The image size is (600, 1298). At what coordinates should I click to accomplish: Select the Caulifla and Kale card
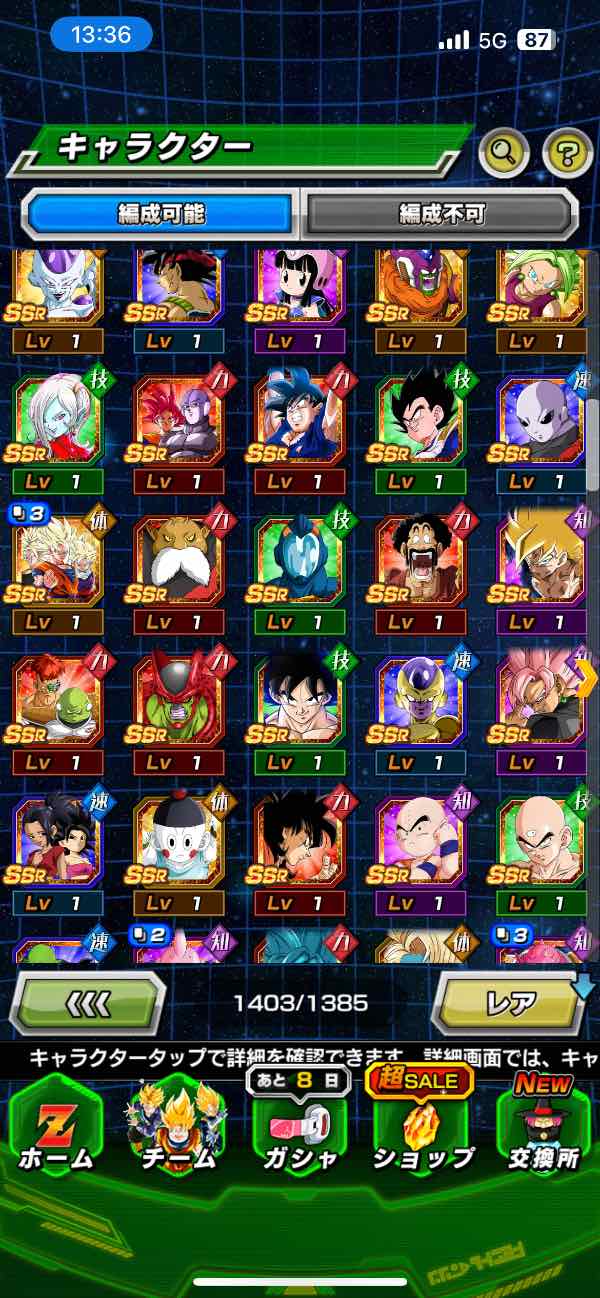pyautogui.click(x=56, y=840)
